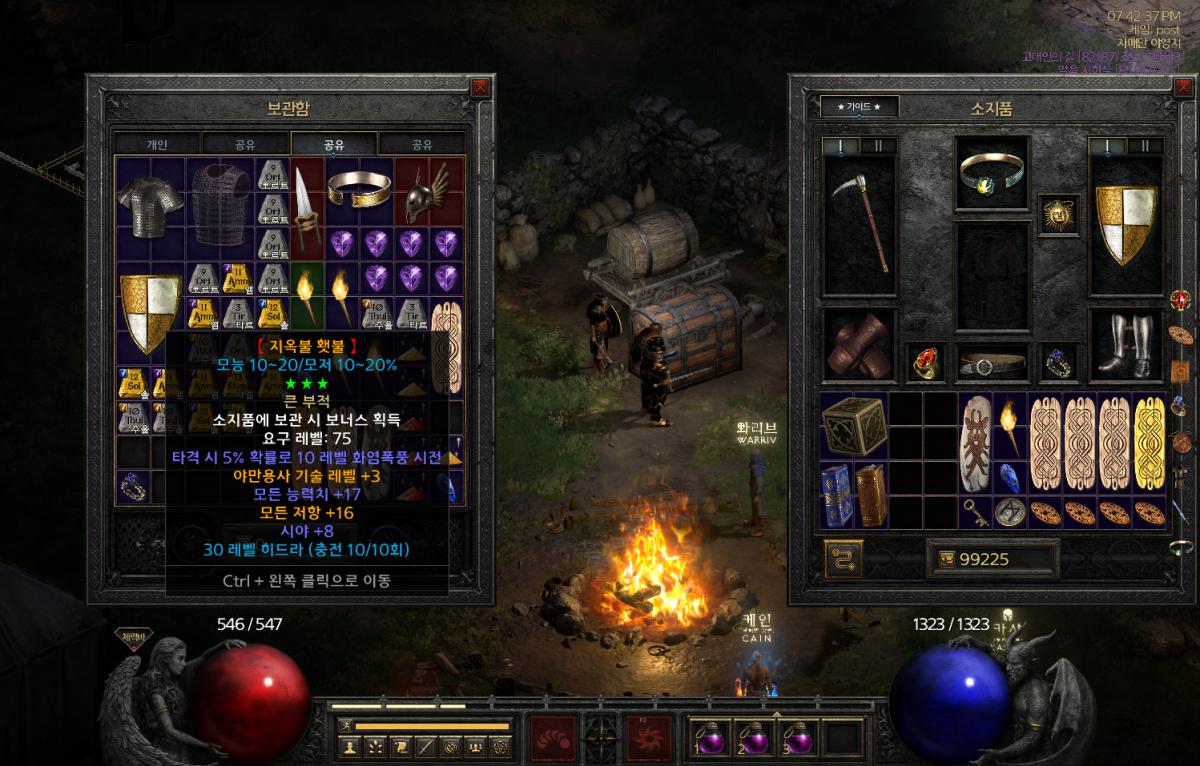The width and height of the screenshot is (1200, 766).
Task: Switch to the personal (개인) stash tab
Action: tap(157, 144)
